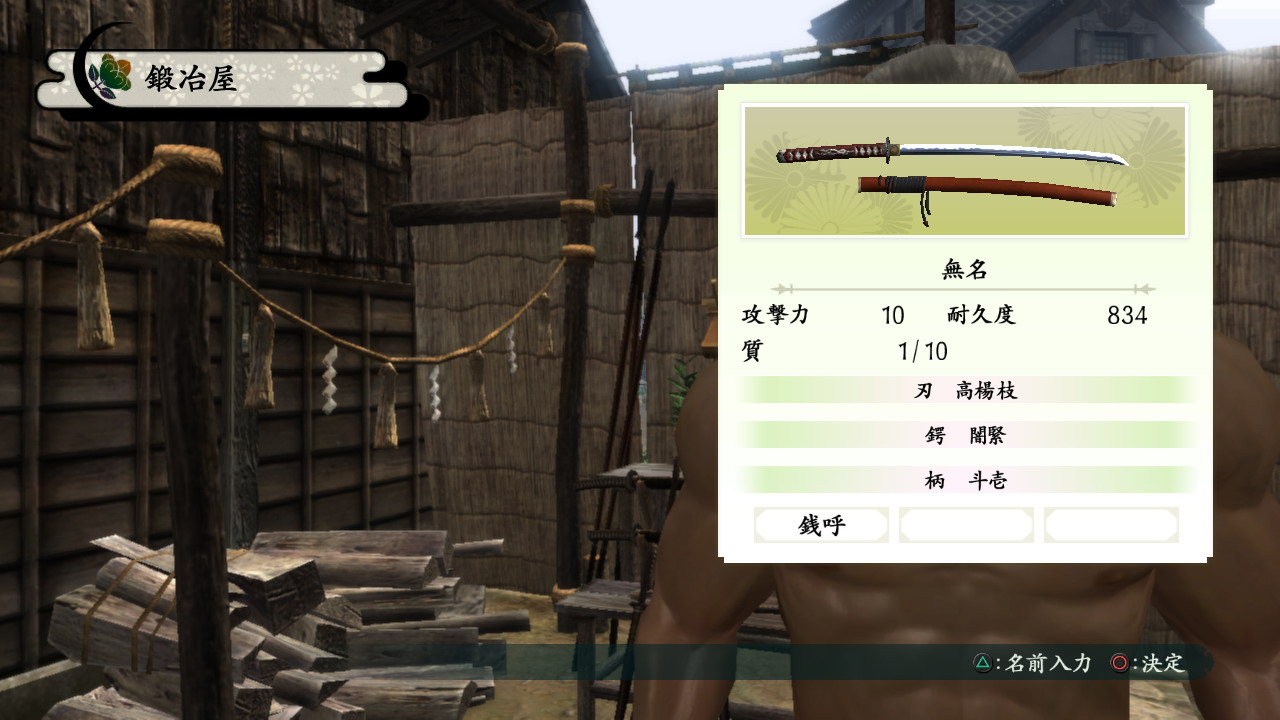Click the right arrow beside the weapon name
Viewport: 1280px width, 720px height.
(1145, 289)
